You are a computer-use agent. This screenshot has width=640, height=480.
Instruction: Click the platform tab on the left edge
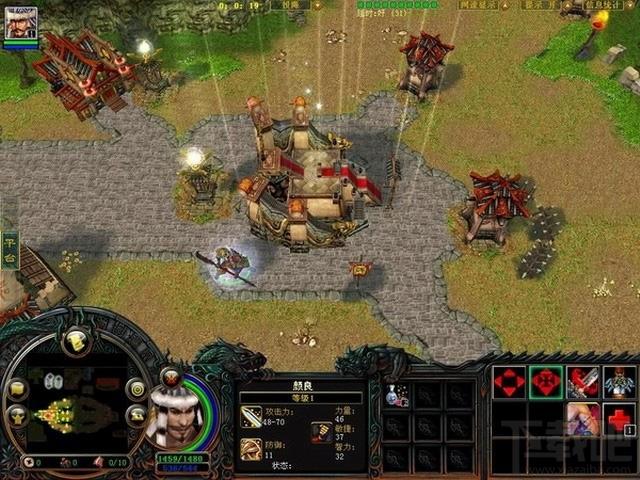9,243
